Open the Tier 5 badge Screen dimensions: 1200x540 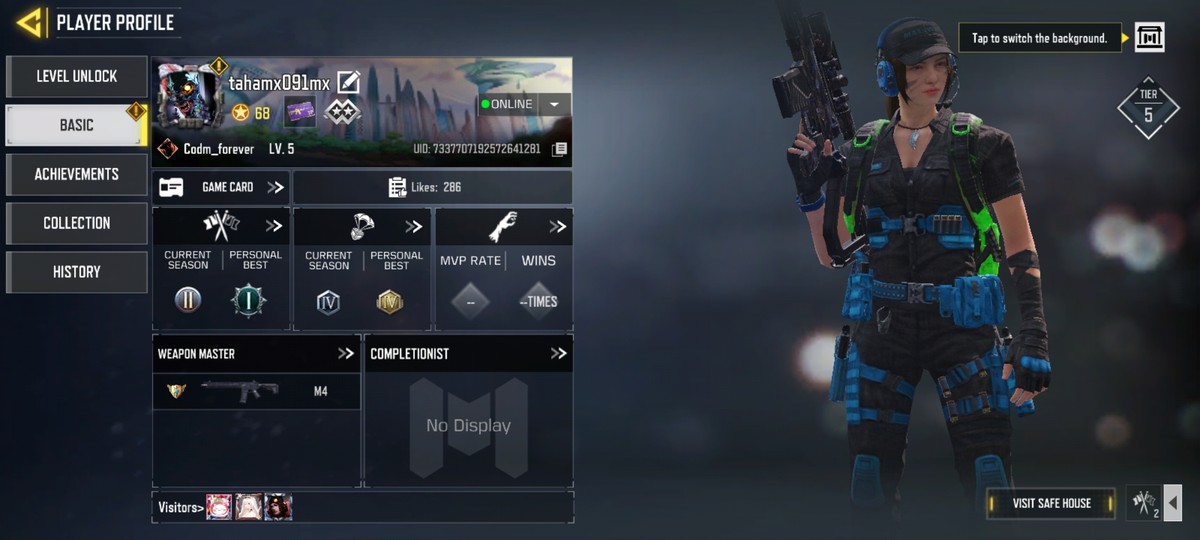[1148, 108]
